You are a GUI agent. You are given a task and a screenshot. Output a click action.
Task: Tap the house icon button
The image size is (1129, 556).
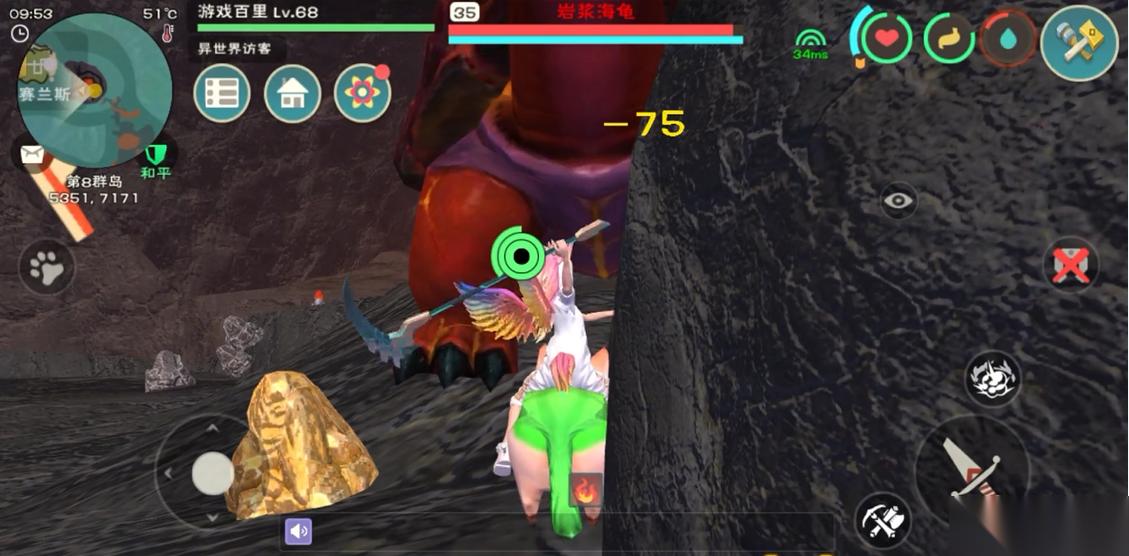[x=292, y=94]
